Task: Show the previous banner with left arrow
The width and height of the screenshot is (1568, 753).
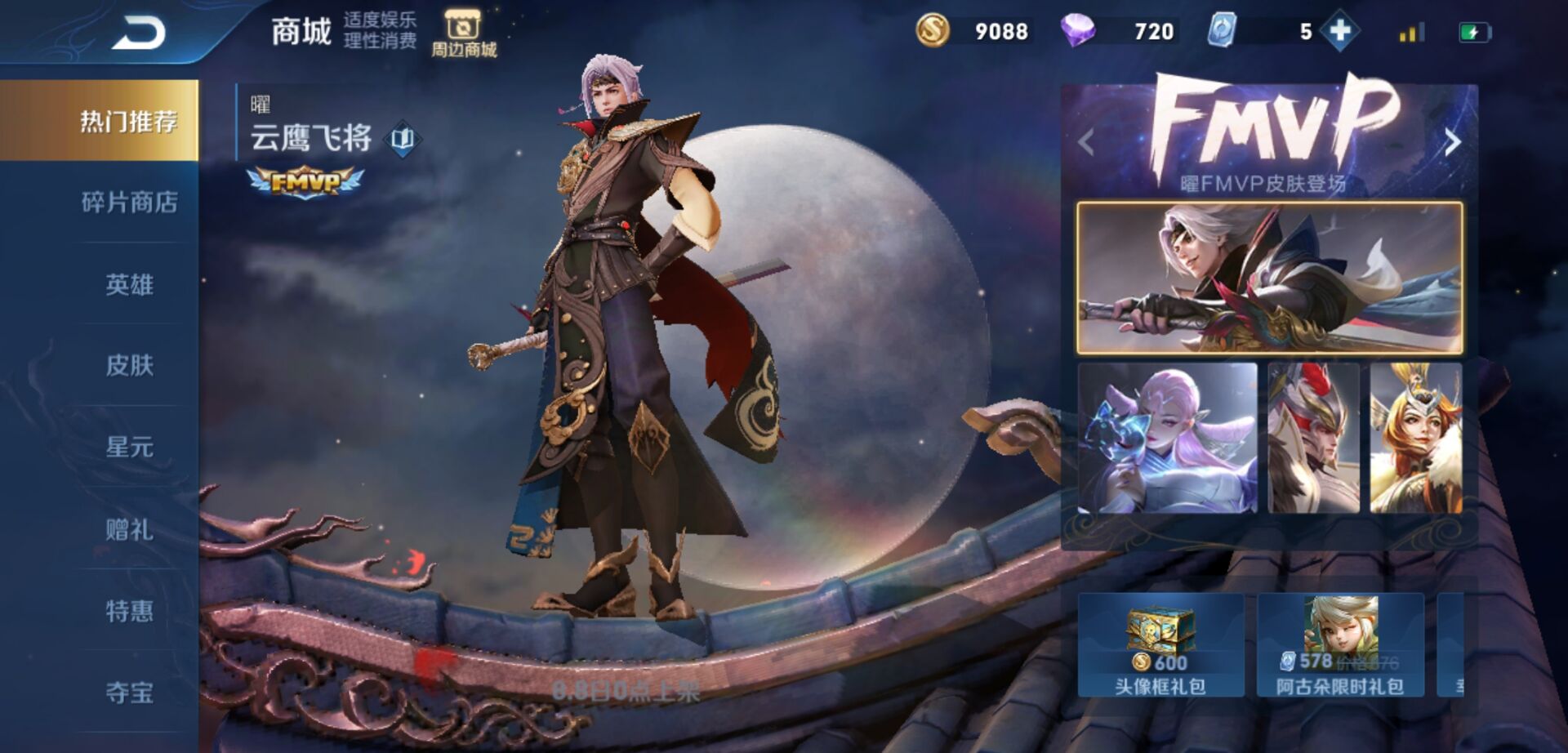Action: point(1086,142)
